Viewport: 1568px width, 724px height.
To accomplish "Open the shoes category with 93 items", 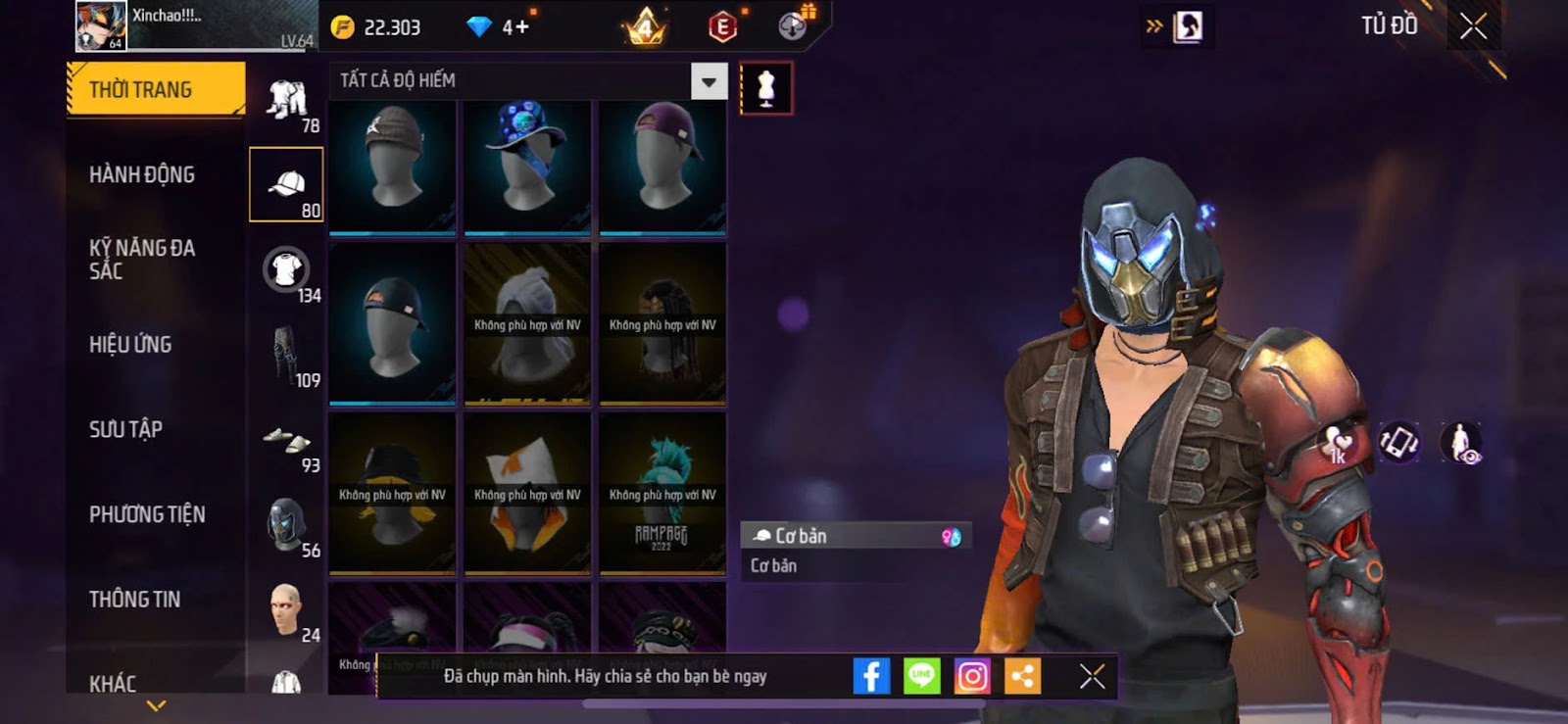I will tap(286, 441).
